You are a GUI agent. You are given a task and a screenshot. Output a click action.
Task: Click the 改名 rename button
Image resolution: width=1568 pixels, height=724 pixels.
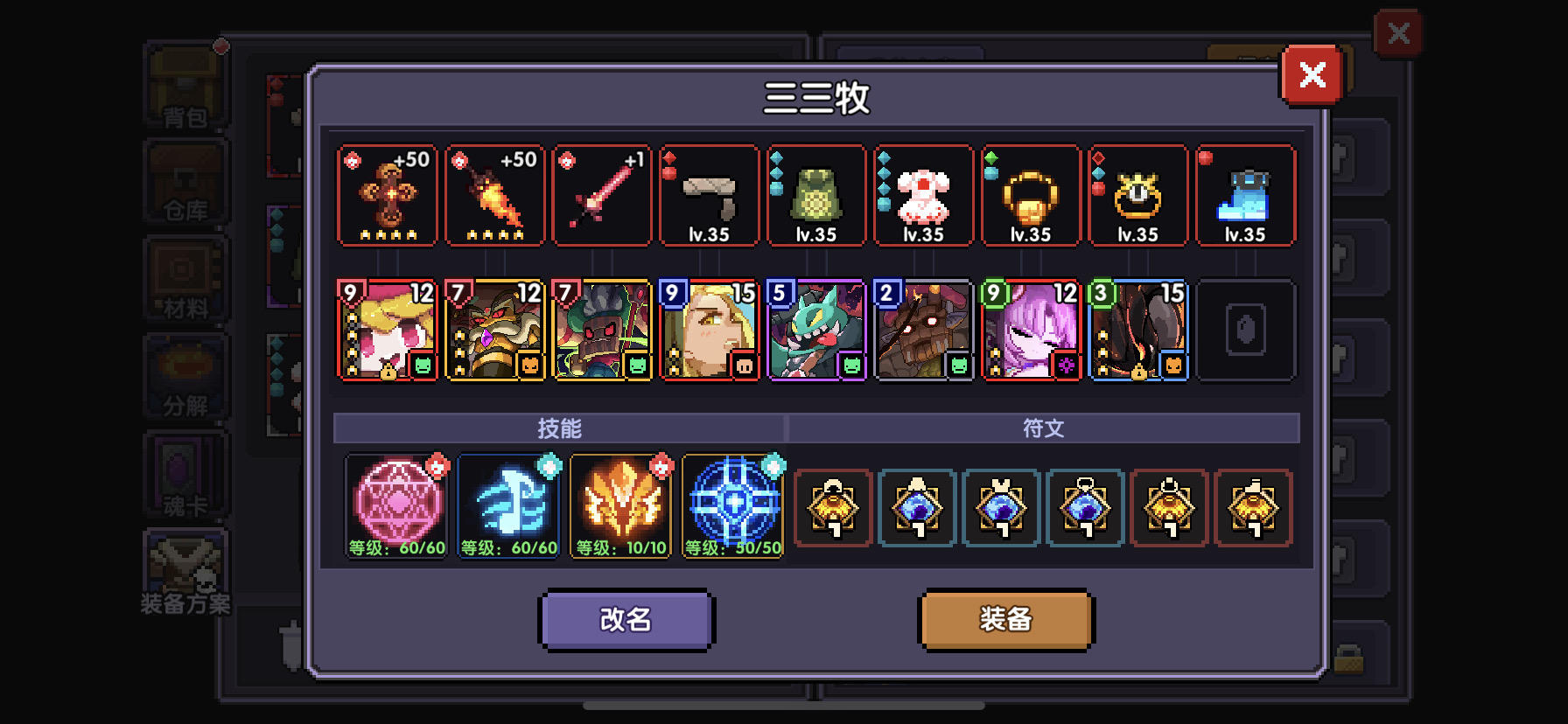pos(626,619)
